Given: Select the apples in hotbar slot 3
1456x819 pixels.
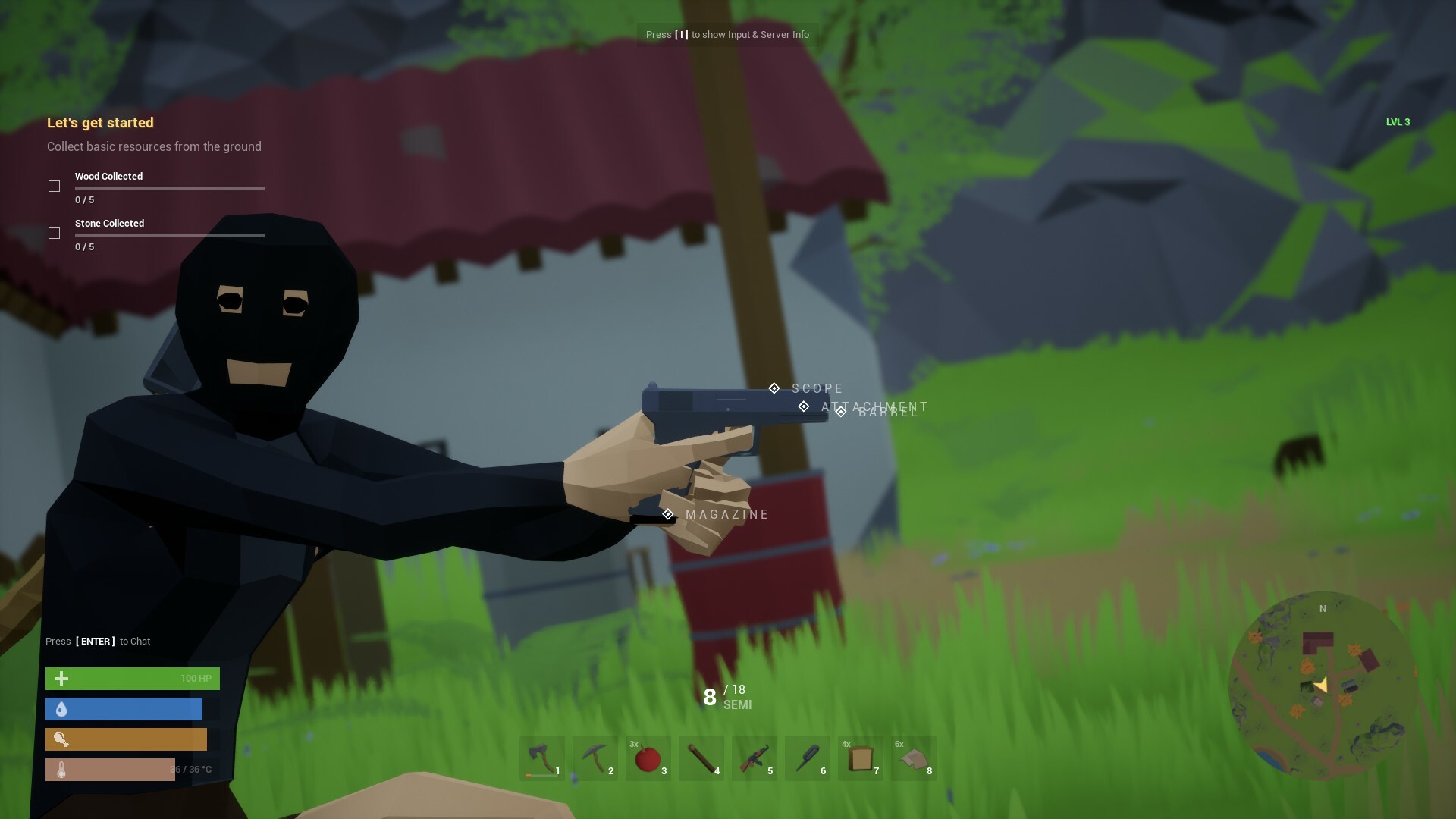Looking at the screenshot, I should point(648,758).
